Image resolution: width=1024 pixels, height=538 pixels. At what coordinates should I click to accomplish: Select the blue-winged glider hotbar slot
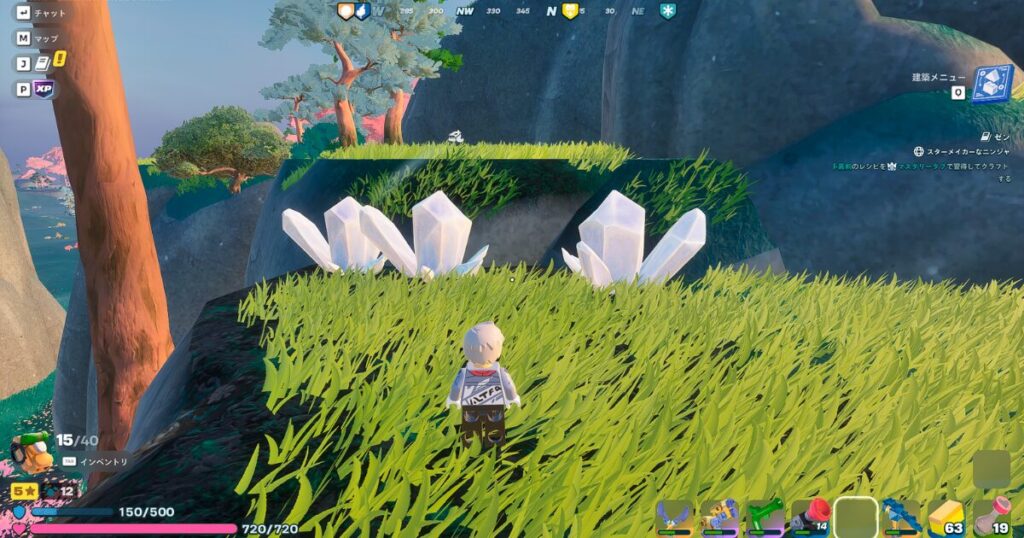pos(675,516)
